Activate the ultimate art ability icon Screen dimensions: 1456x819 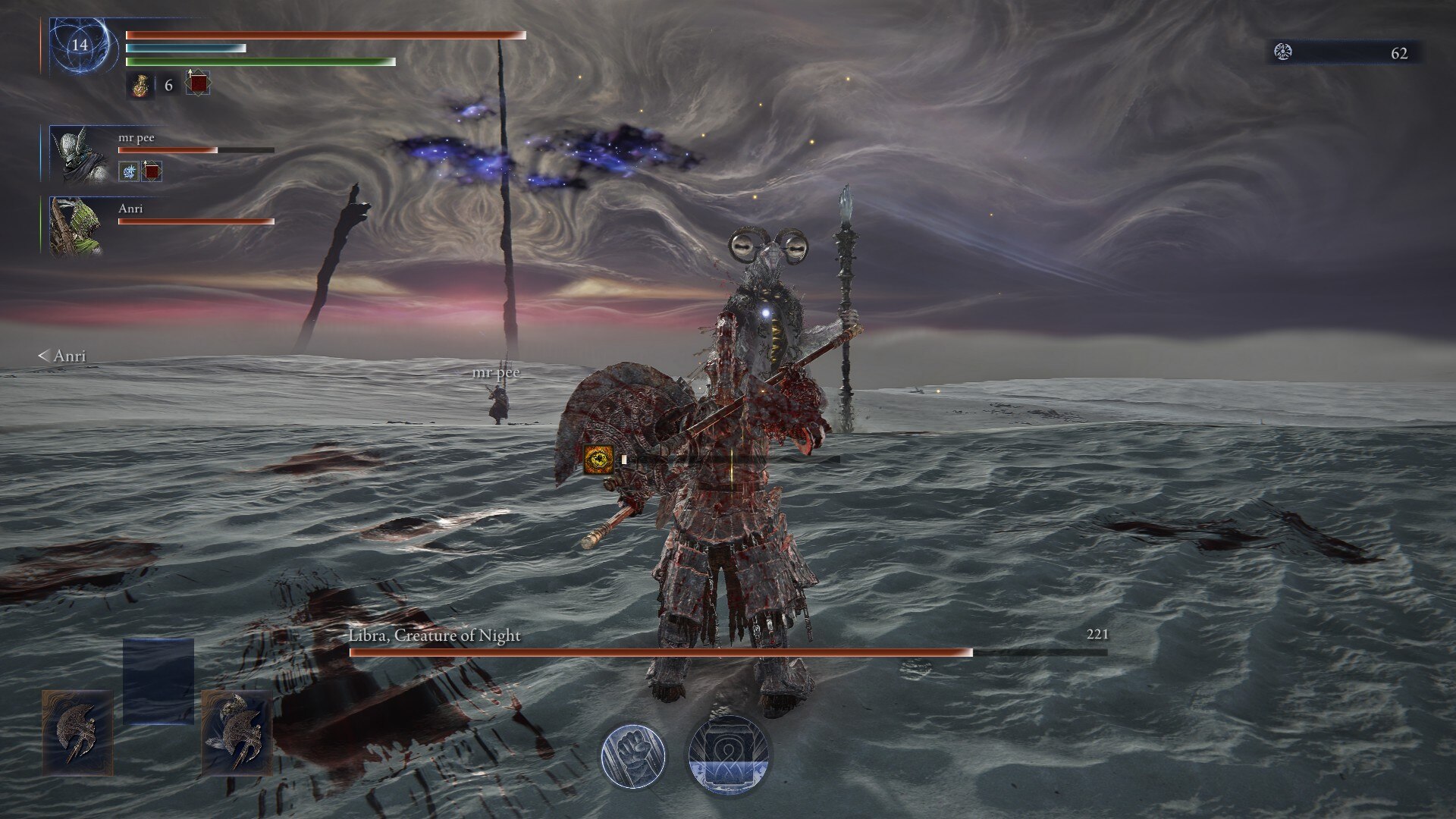pos(728,755)
